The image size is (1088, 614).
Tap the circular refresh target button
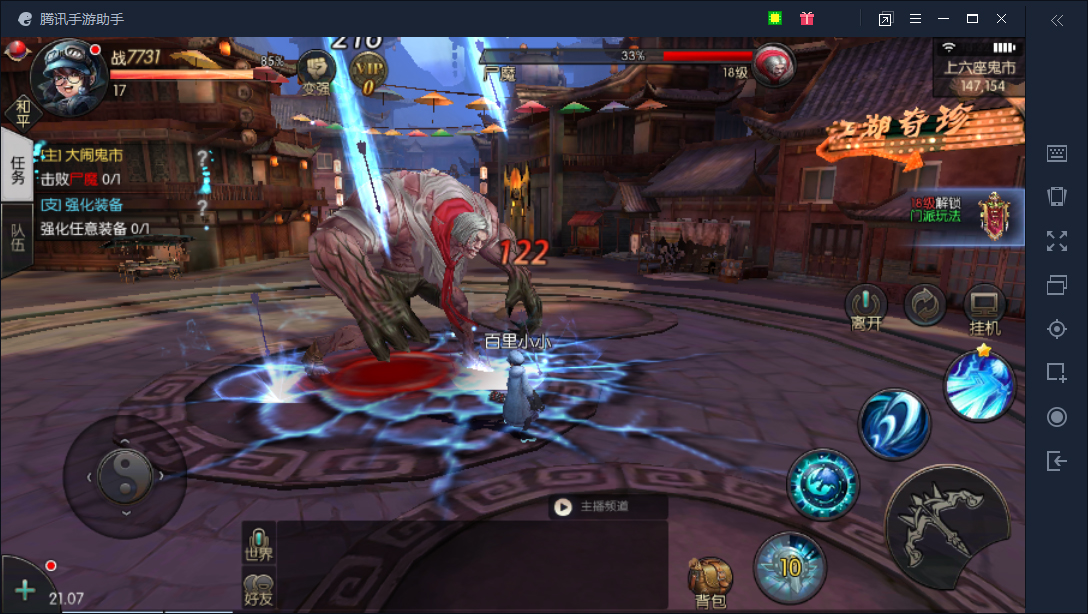coord(925,305)
